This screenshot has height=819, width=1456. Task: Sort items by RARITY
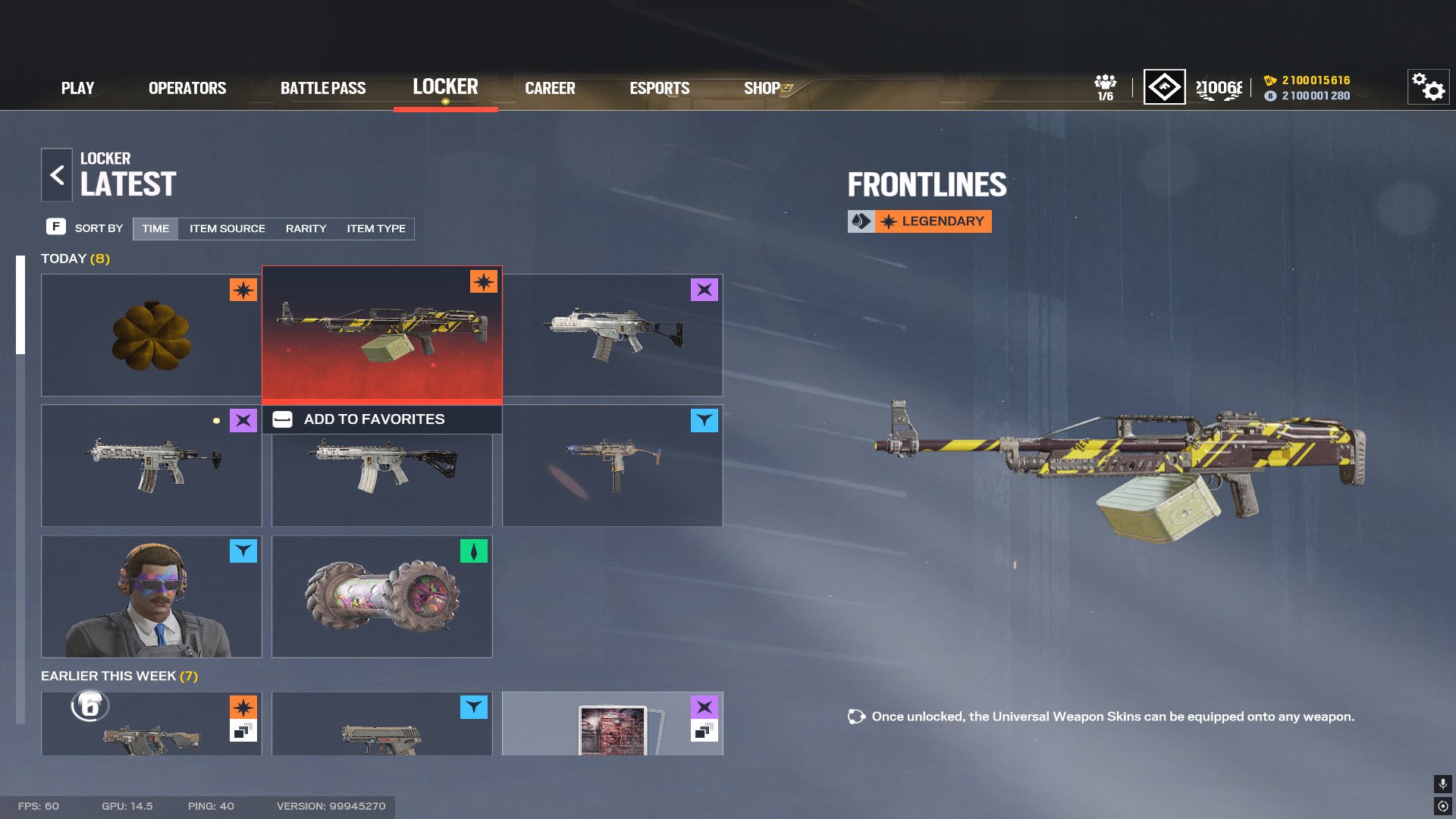[x=305, y=228]
